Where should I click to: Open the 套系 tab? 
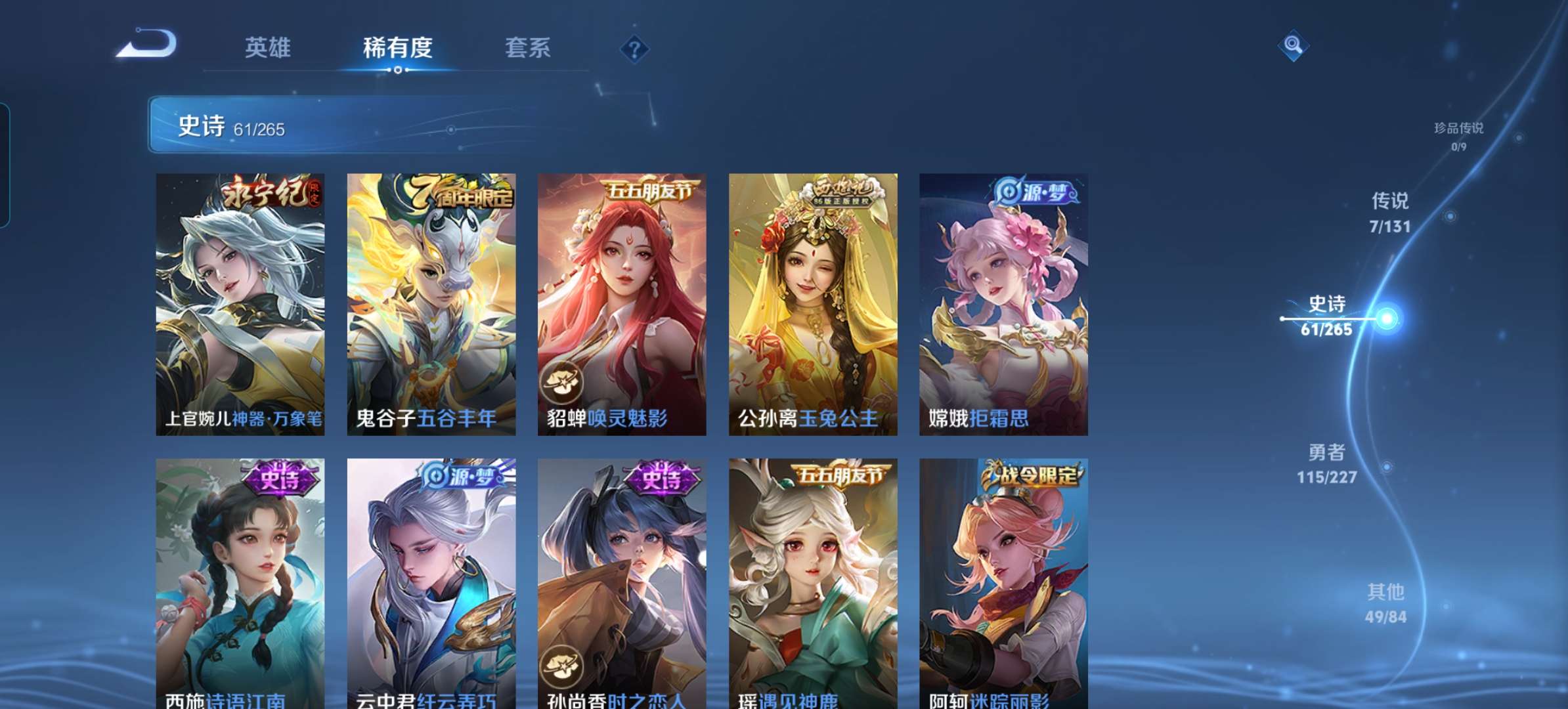527,48
